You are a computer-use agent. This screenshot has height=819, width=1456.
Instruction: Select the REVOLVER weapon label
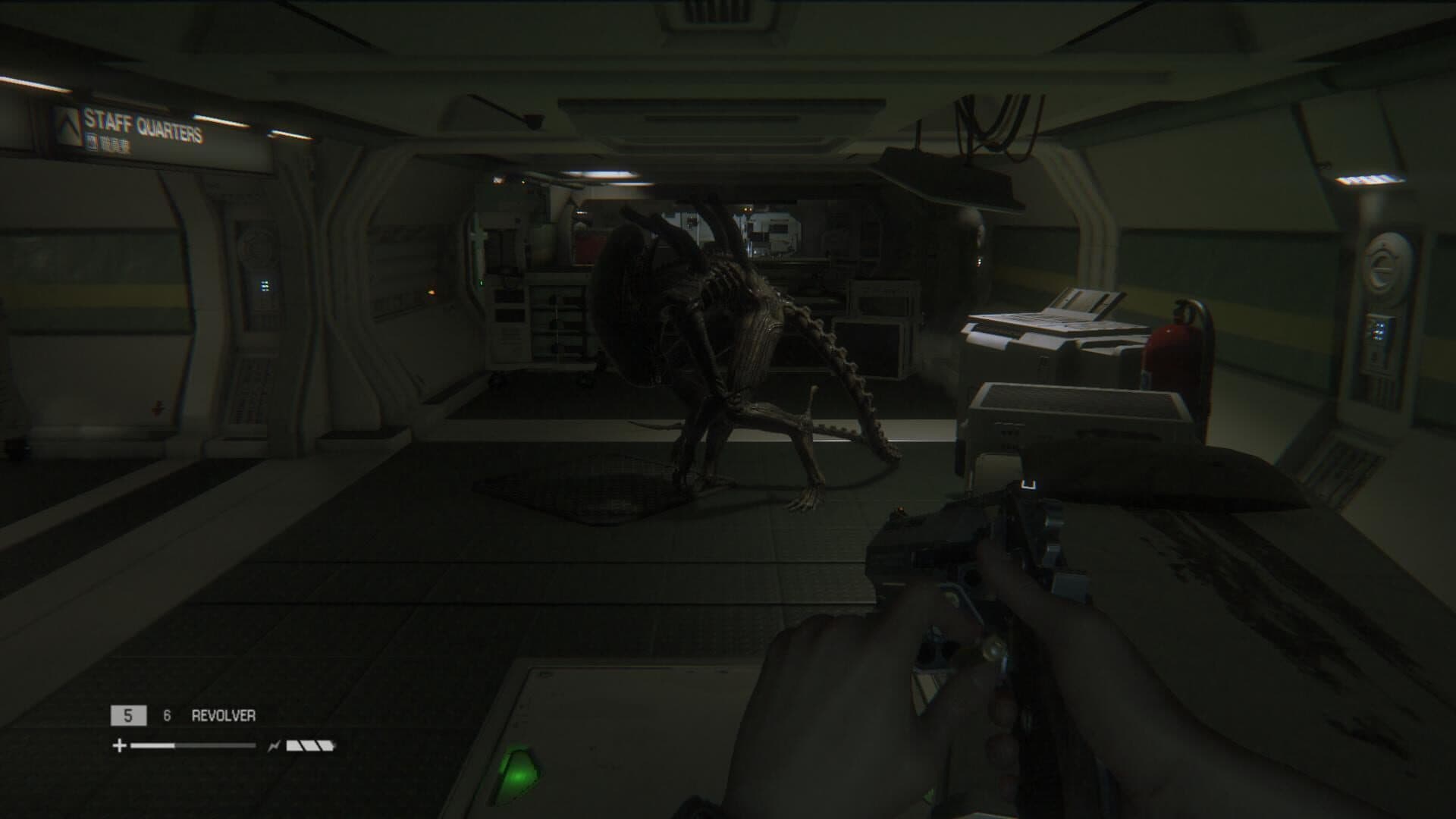[x=224, y=714]
